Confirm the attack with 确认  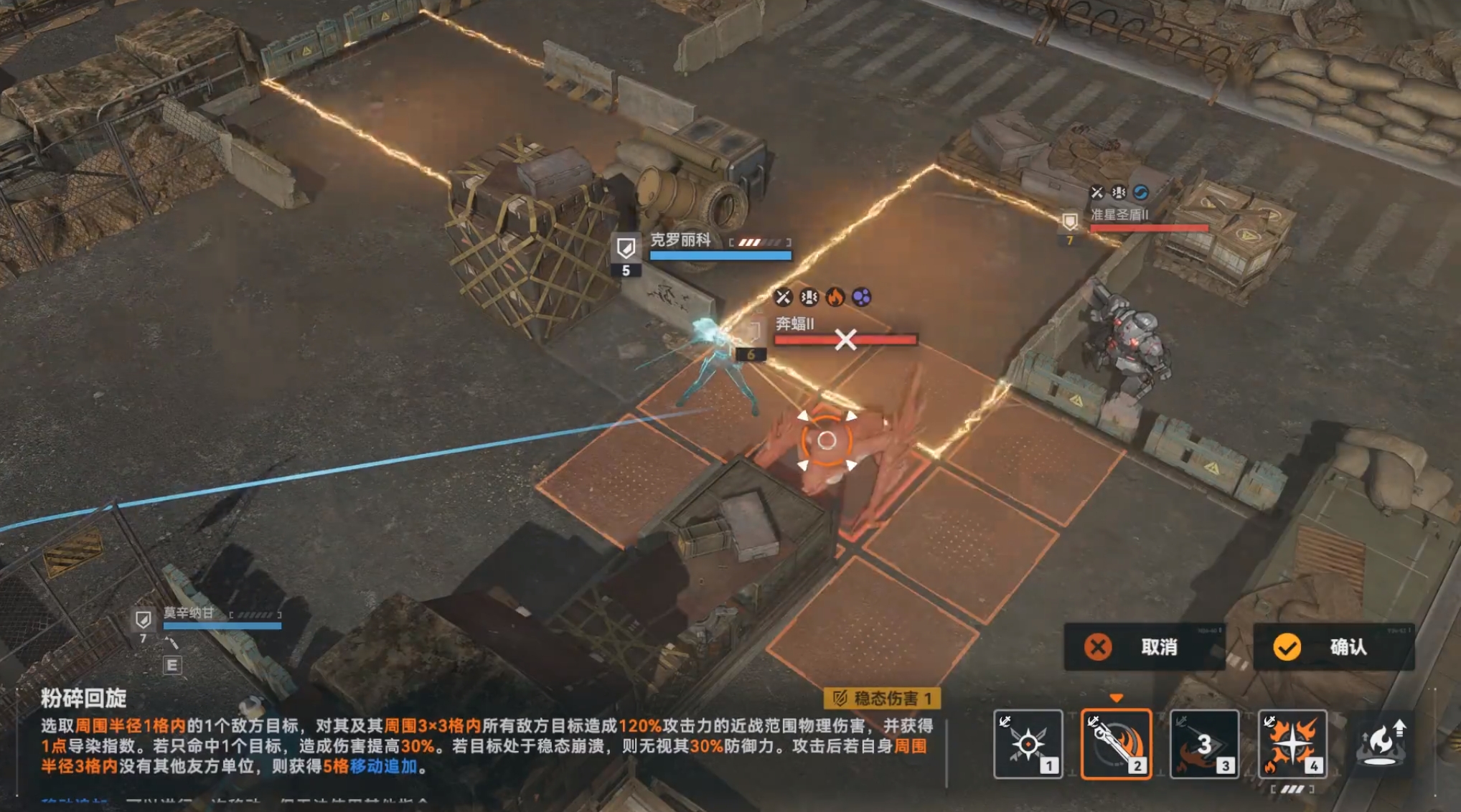point(1333,647)
